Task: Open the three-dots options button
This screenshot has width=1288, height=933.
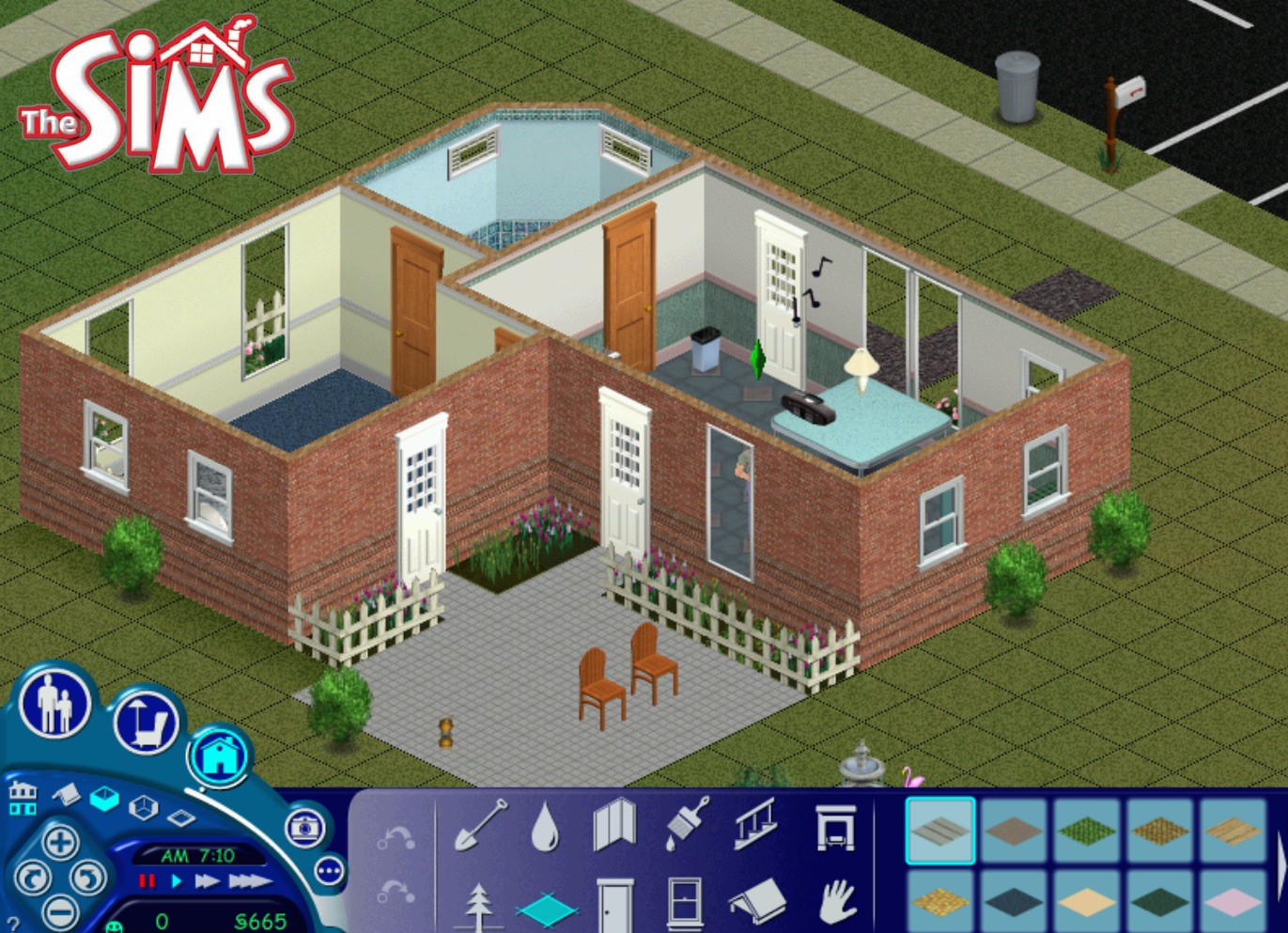Action: [330, 872]
